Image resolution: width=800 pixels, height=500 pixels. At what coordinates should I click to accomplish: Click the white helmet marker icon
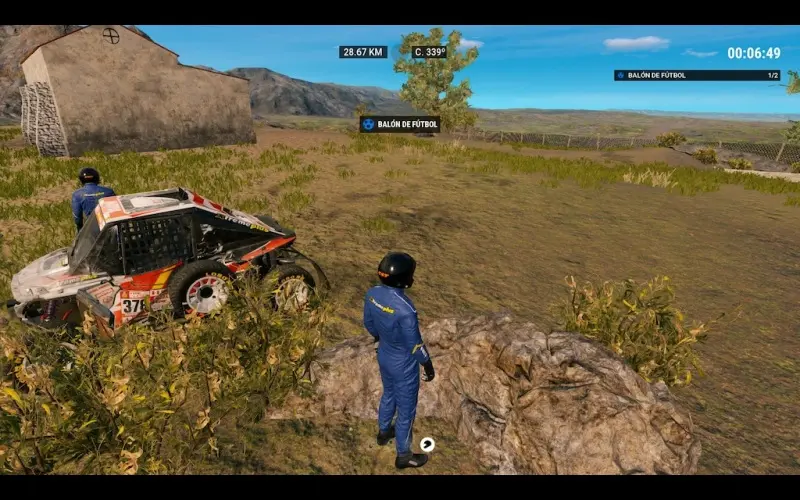(427, 444)
